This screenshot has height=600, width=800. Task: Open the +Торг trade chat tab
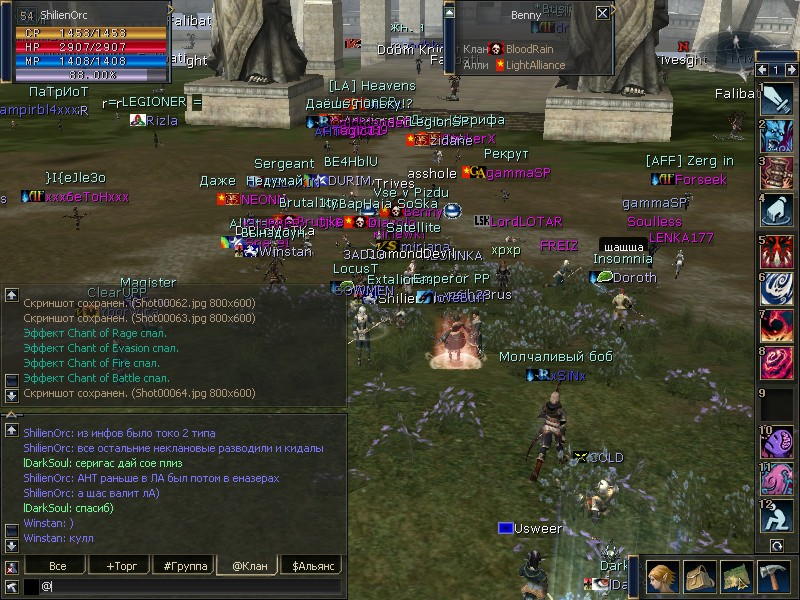(121, 566)
